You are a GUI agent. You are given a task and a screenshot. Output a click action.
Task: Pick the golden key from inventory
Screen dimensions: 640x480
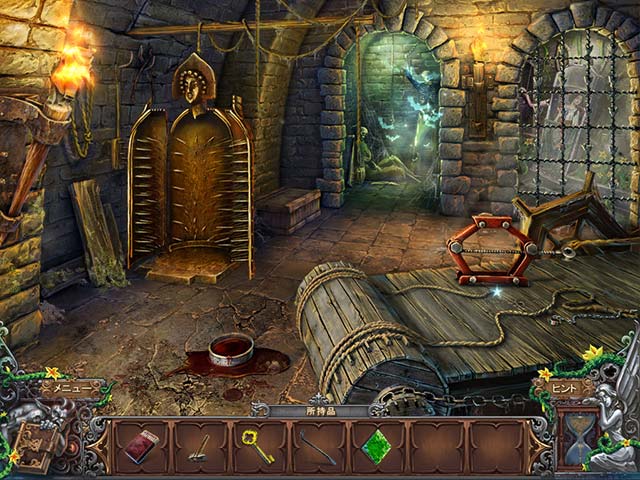[258, 446]
